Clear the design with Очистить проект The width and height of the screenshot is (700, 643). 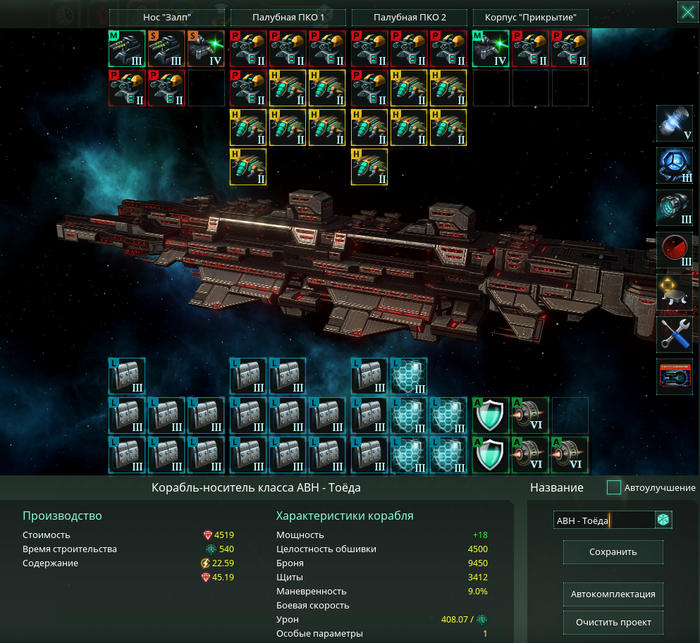coord(613,622)
